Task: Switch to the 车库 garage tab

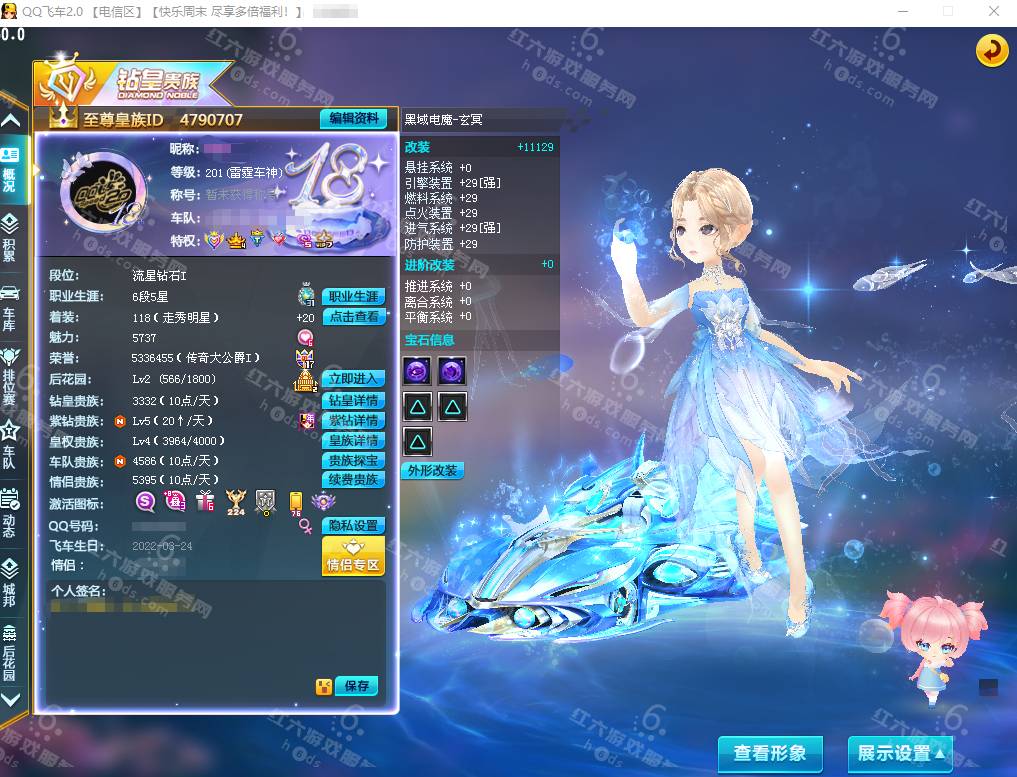Action: (x=10, y=304)
